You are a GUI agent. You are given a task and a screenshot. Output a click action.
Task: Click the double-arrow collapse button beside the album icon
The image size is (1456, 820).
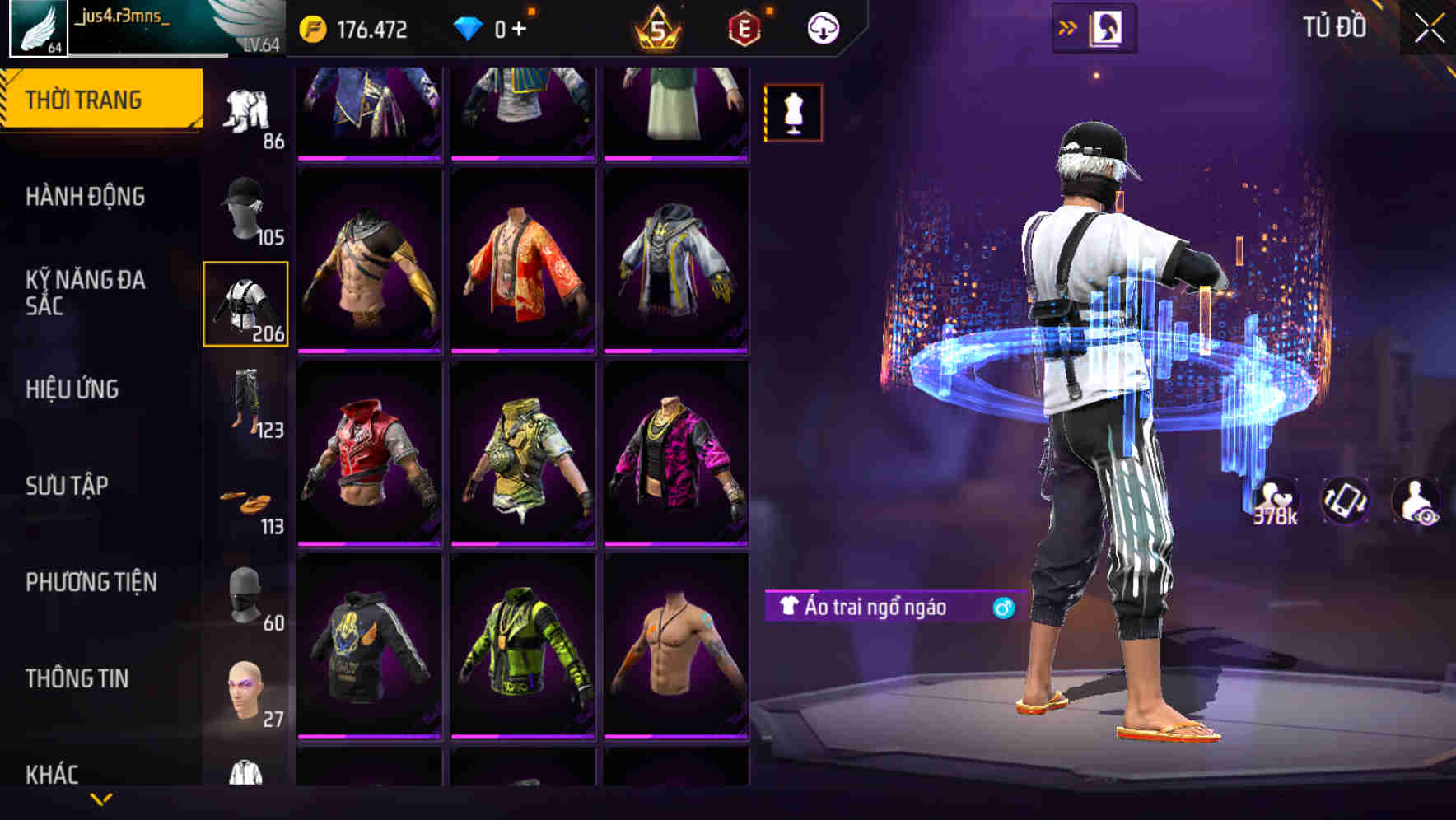[x=1069, y=26]
